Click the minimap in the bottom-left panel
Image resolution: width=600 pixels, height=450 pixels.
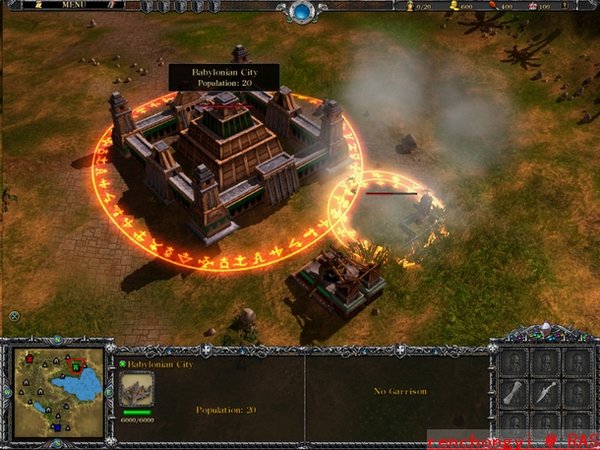point(57,394)
